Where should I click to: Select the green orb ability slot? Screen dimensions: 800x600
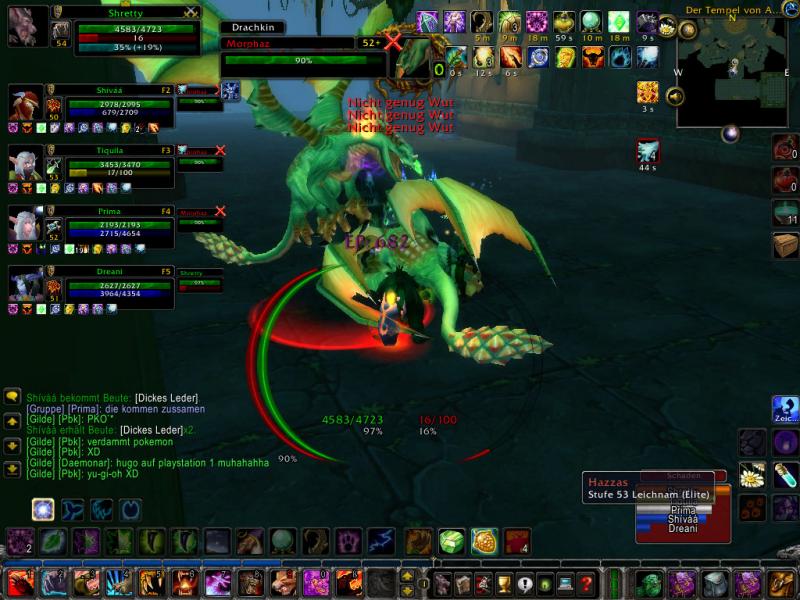(283, 542)
